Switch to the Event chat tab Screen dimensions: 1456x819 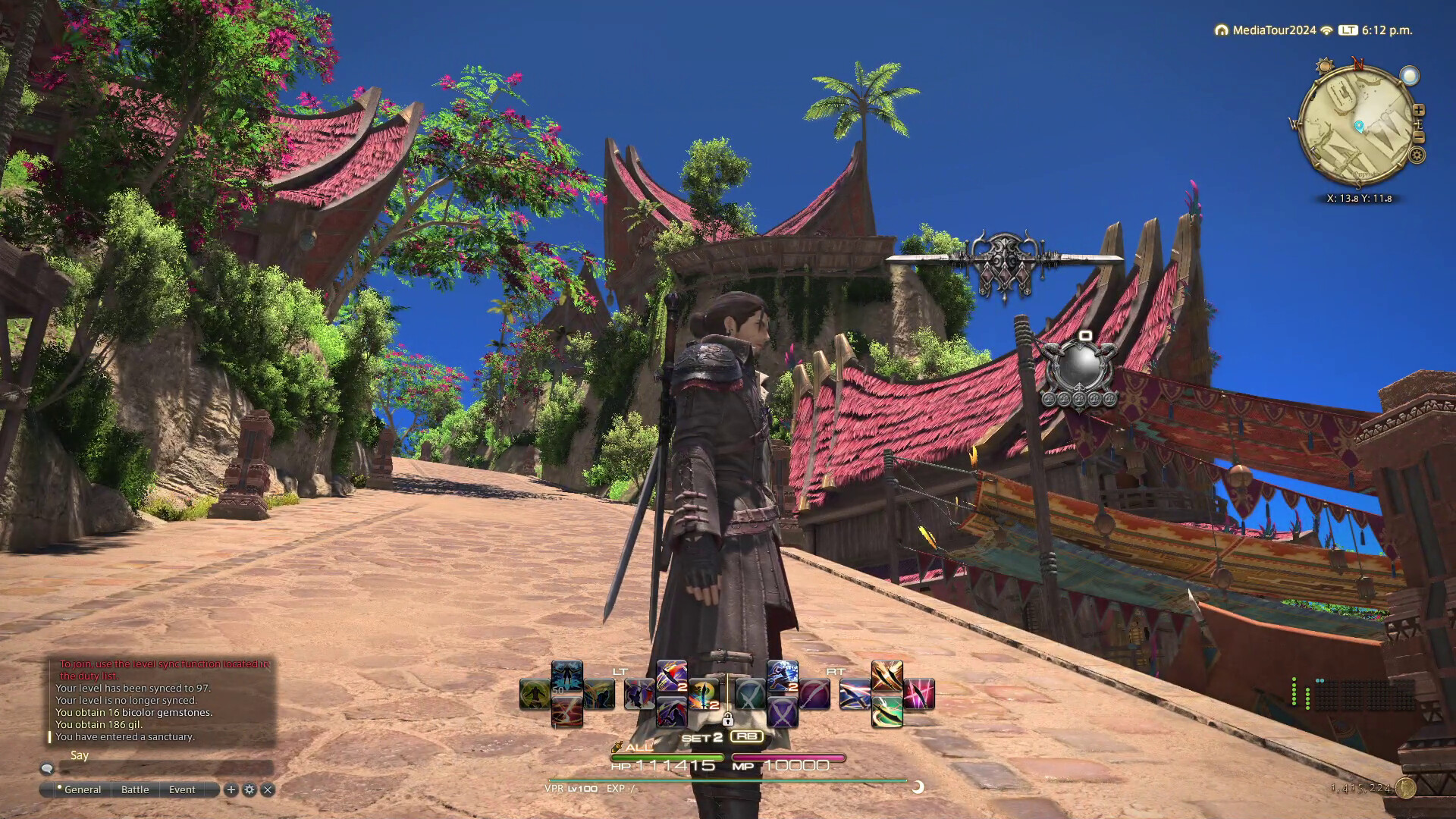[x=182, y=789]
